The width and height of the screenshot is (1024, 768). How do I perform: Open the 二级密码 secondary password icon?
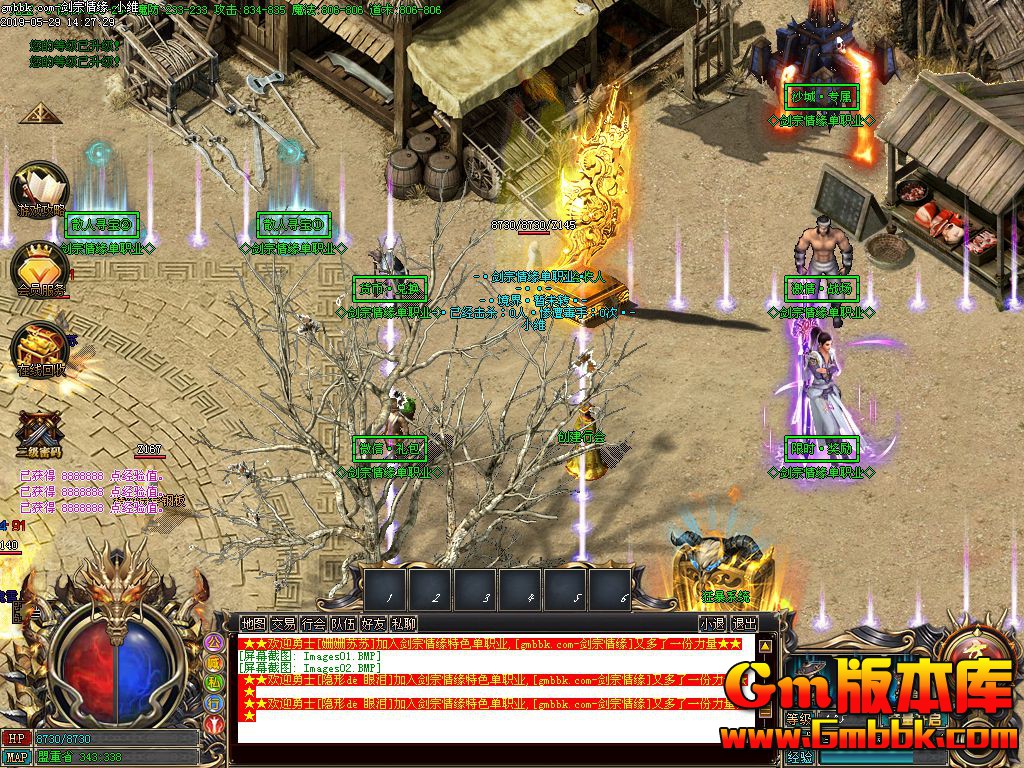tap(39, 432)
